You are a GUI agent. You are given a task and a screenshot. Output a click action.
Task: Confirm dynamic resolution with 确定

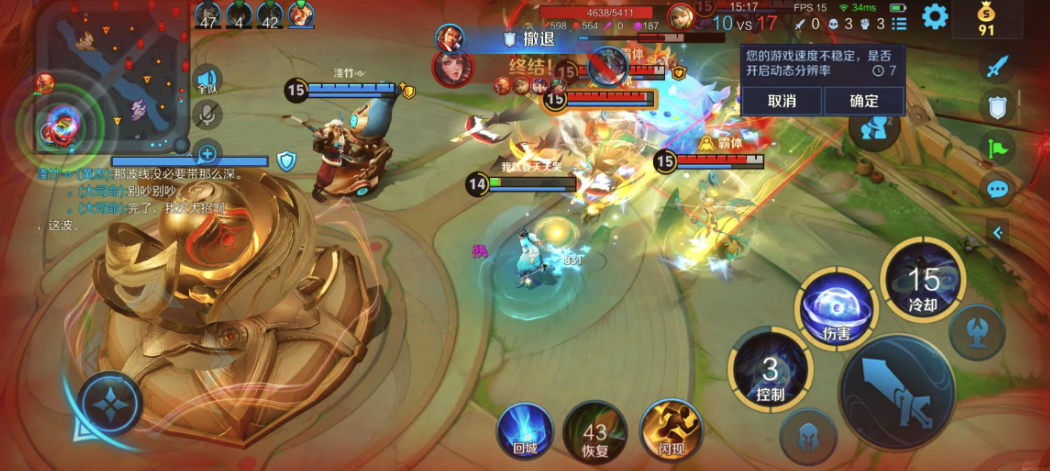[x=863, y=101]
